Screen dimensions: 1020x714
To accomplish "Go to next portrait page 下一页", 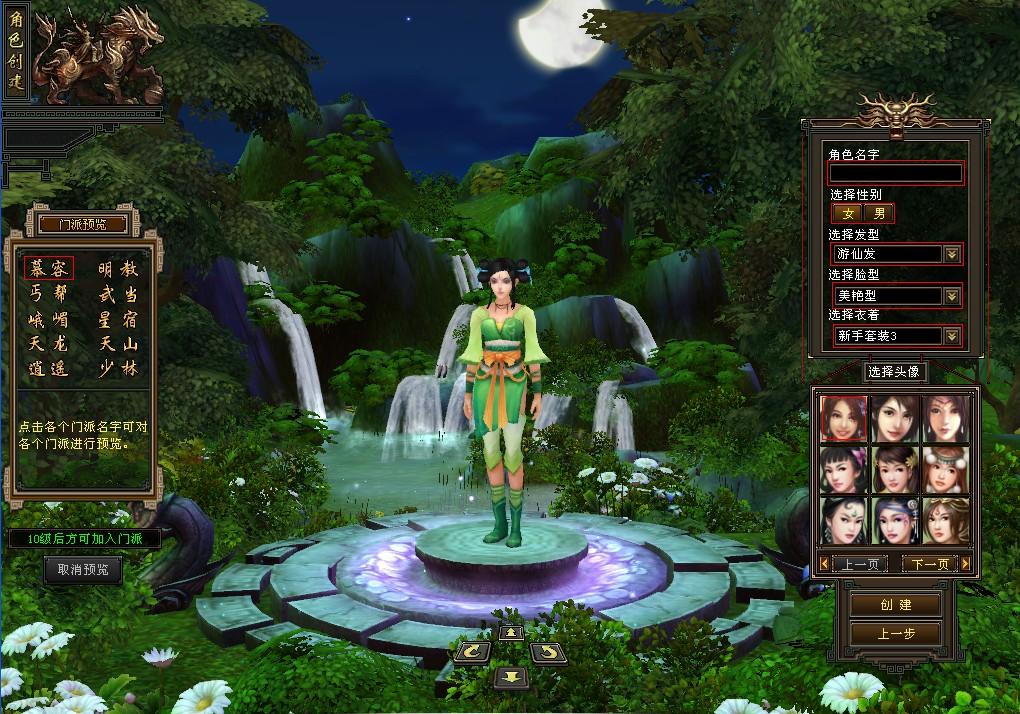I will 929,564.
